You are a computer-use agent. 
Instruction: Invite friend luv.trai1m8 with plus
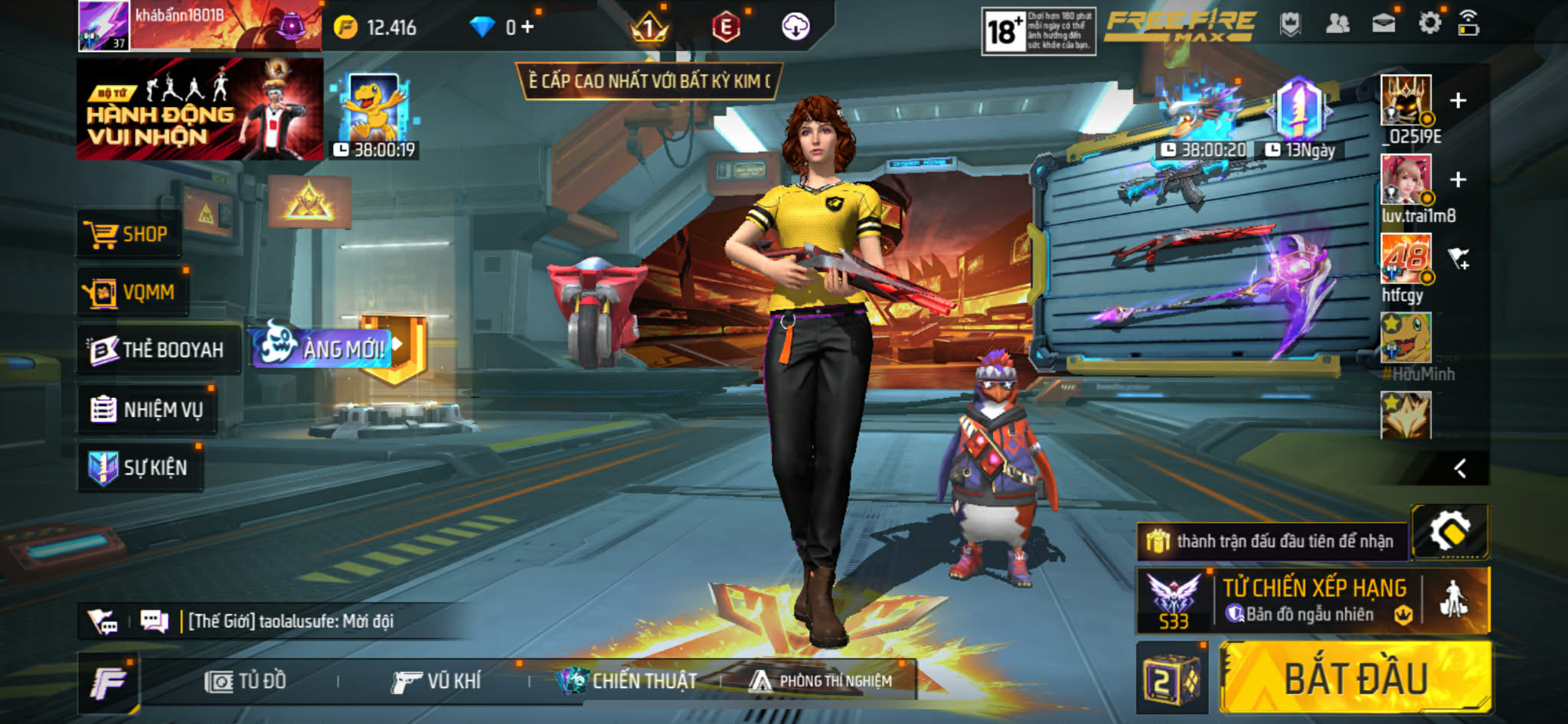1458,180
